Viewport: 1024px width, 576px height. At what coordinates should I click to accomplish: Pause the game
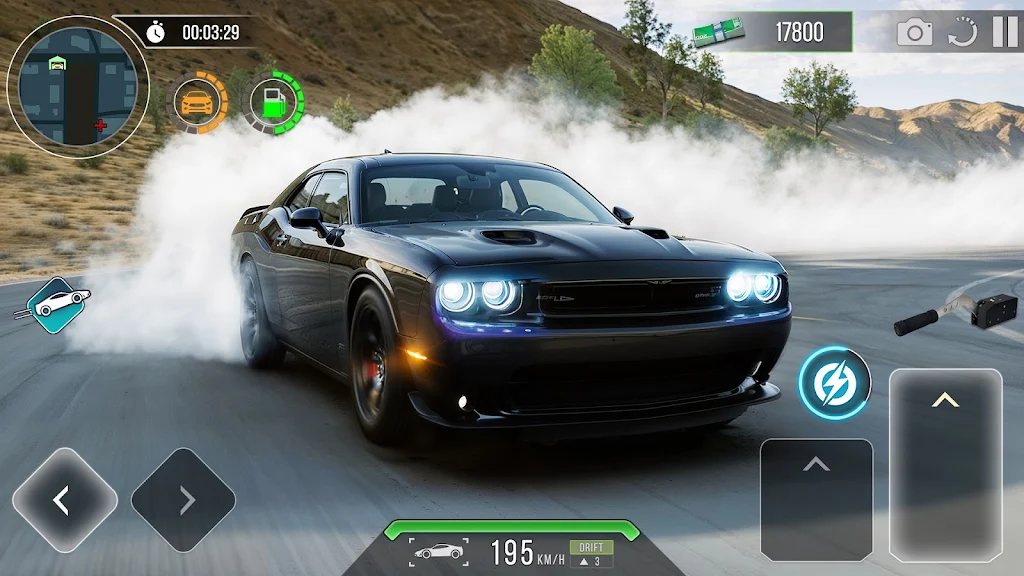pyautogui.click(x=1004, y=32)
